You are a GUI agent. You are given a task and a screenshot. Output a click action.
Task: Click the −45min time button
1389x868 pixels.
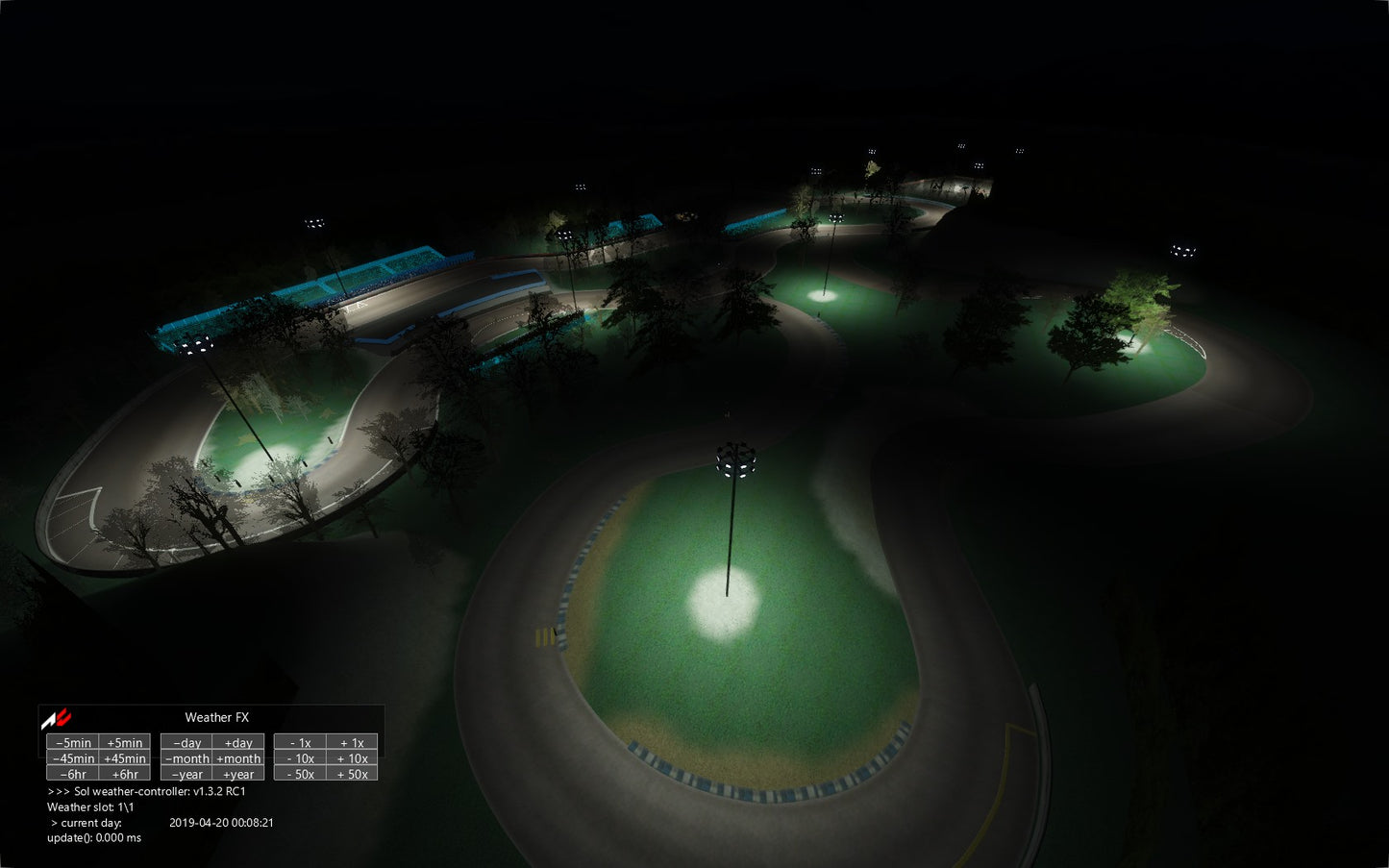[x=73, y=758]
